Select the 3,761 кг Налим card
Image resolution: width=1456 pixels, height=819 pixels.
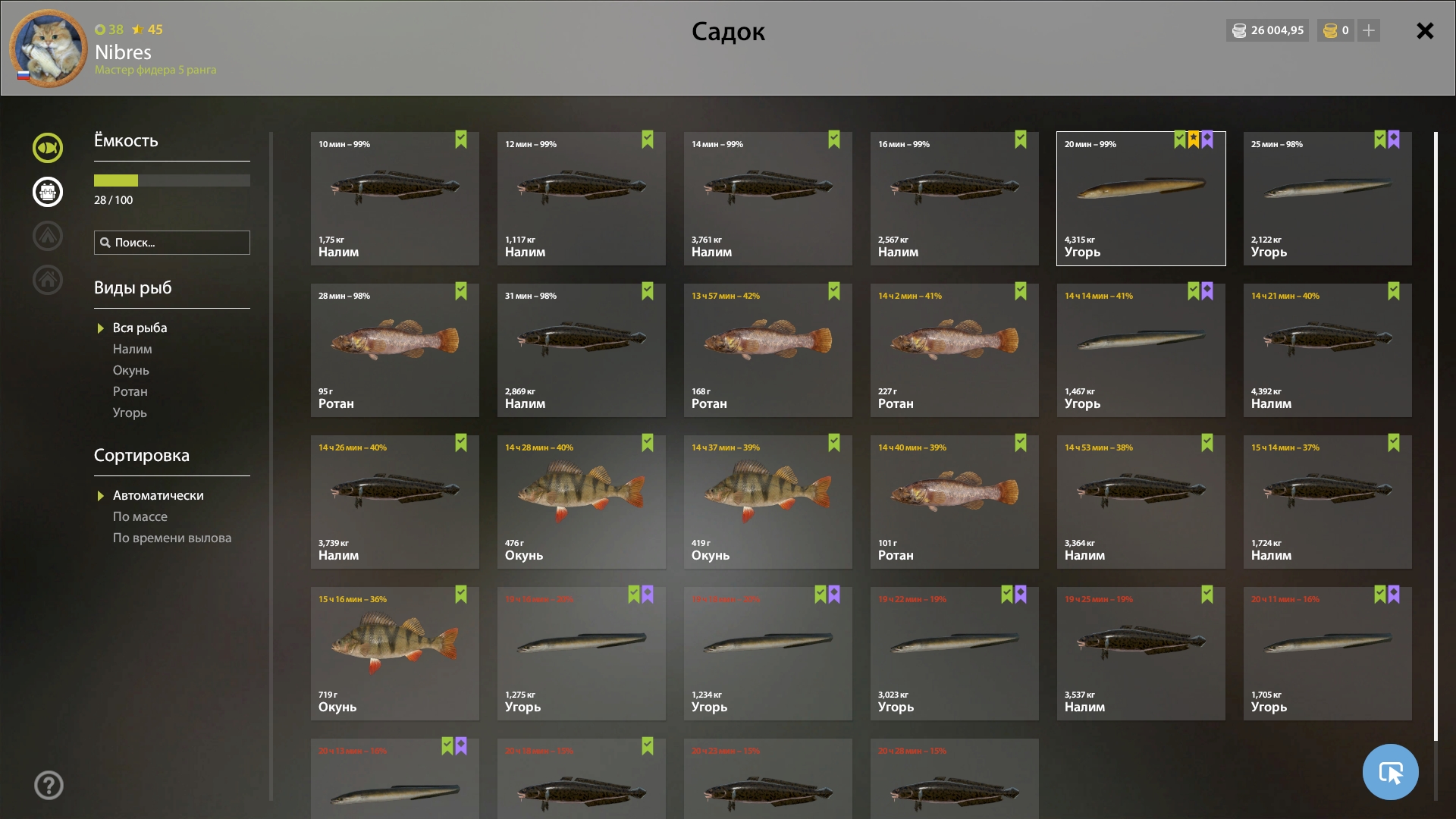click(x=767, y=199)
